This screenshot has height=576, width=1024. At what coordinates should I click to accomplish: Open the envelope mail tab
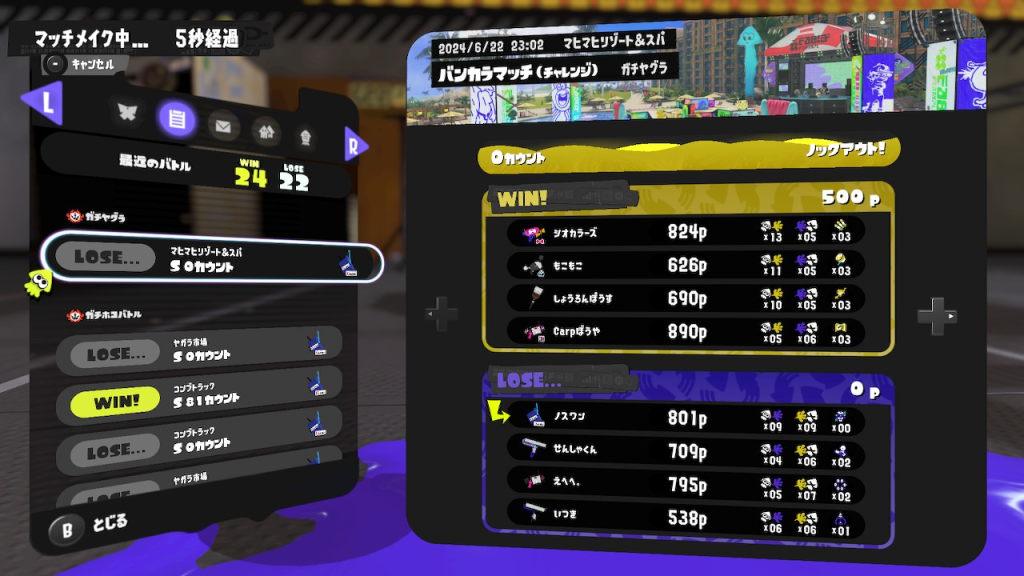pos(224,125)
